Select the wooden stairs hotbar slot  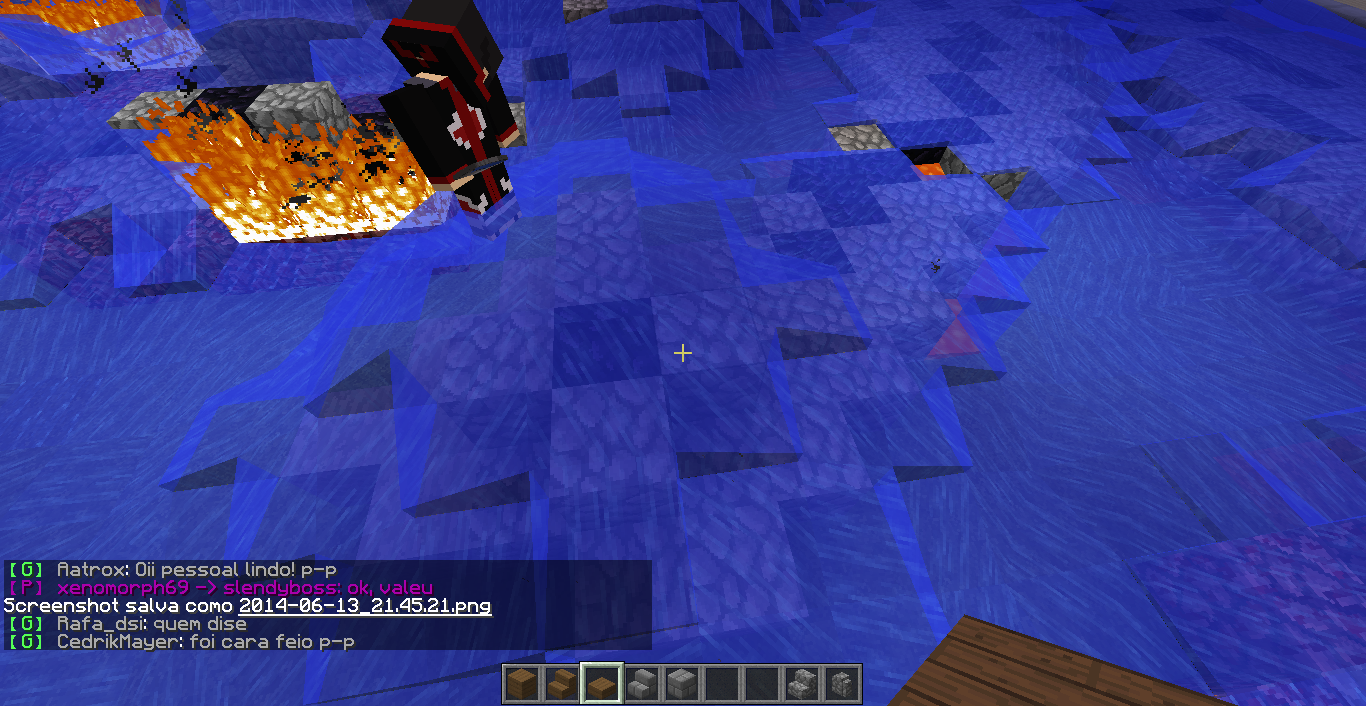[x=561, y=684]
